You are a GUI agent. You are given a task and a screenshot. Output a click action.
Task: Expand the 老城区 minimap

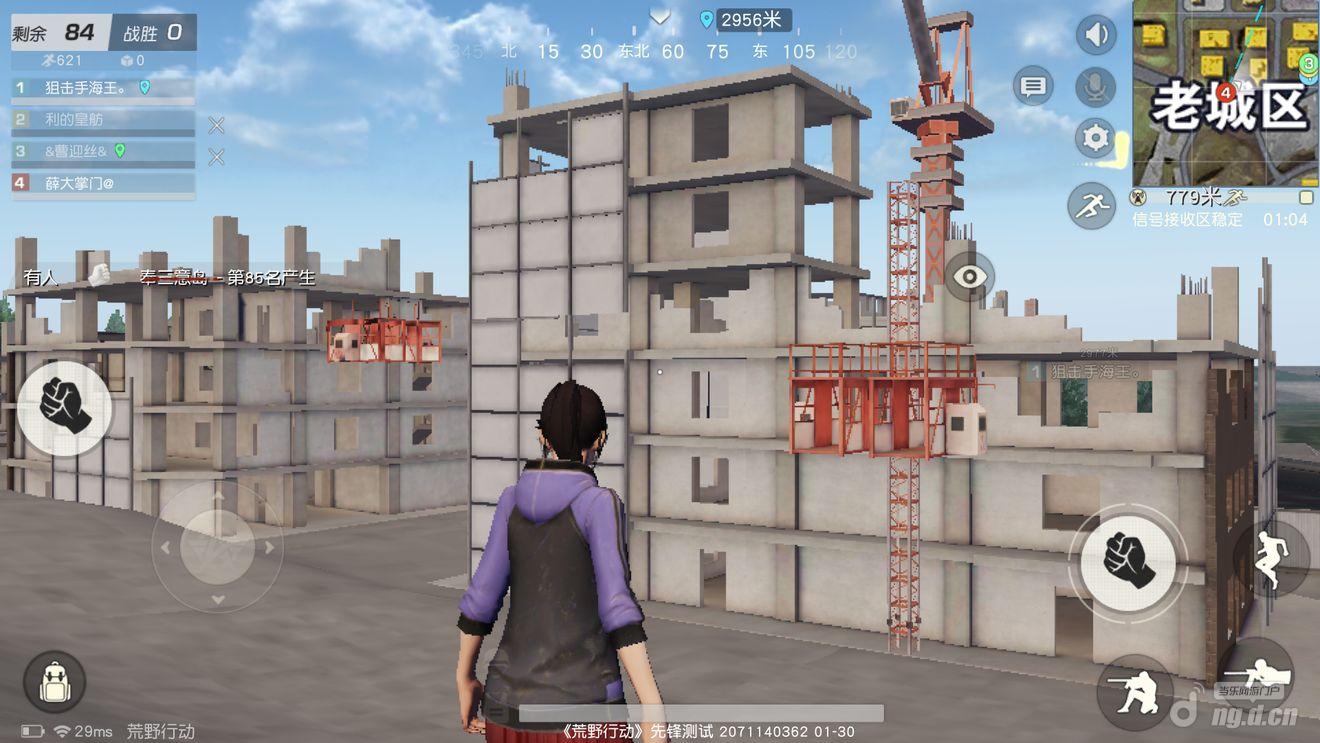click(1226, 93)
